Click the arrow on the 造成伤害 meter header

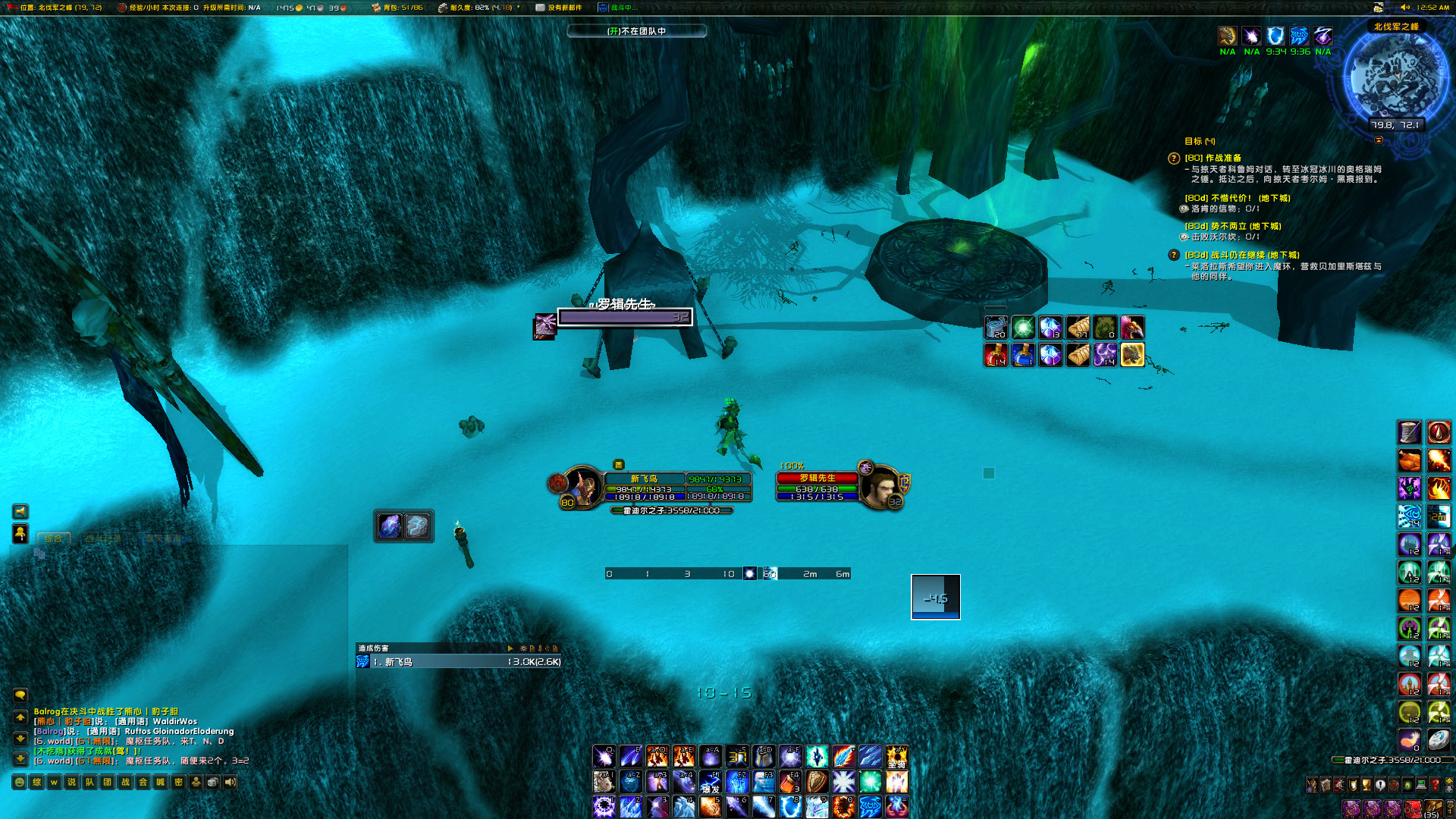tap(510, 649)
